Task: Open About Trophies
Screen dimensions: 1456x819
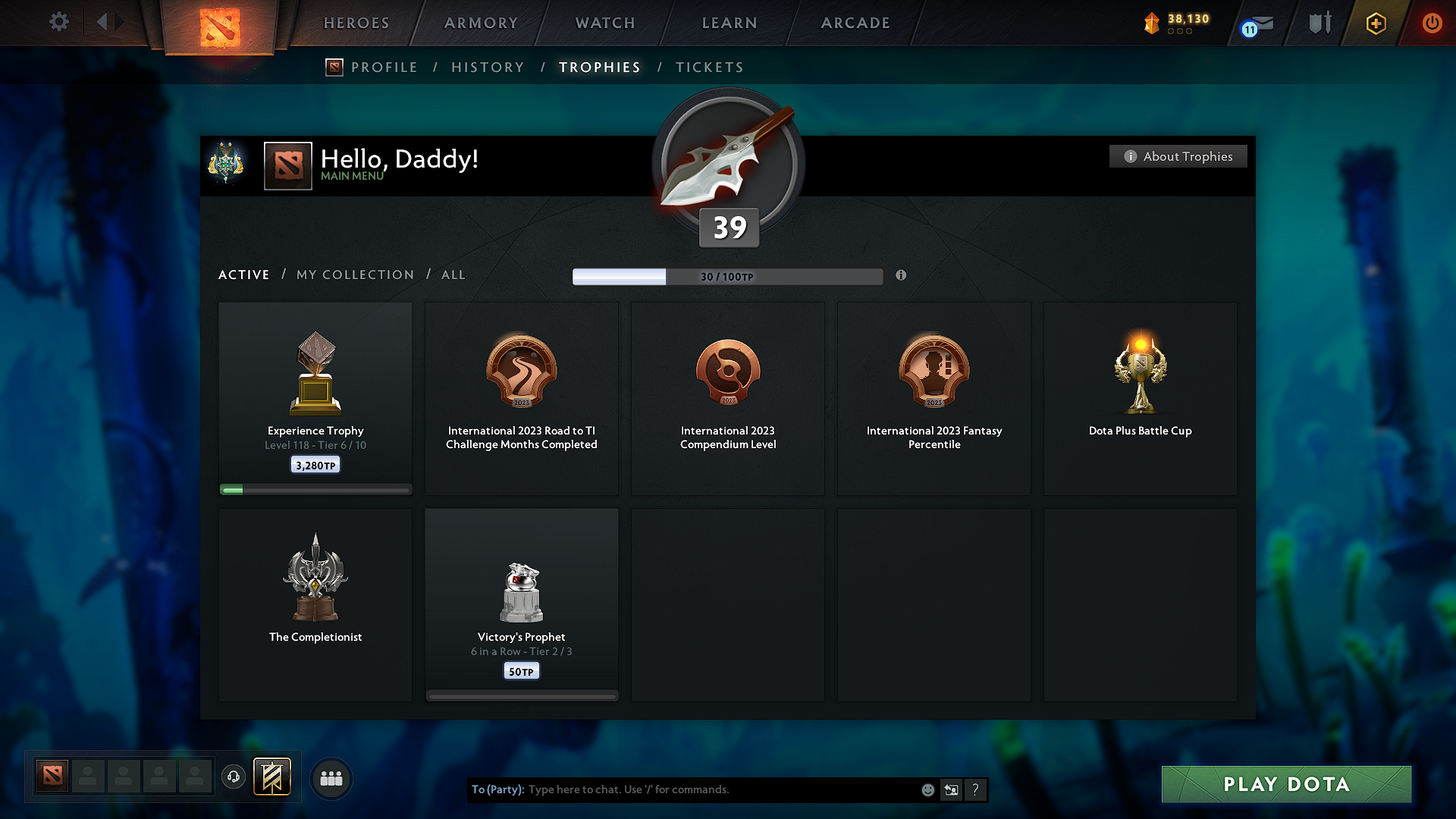Action: [1178, 156]
